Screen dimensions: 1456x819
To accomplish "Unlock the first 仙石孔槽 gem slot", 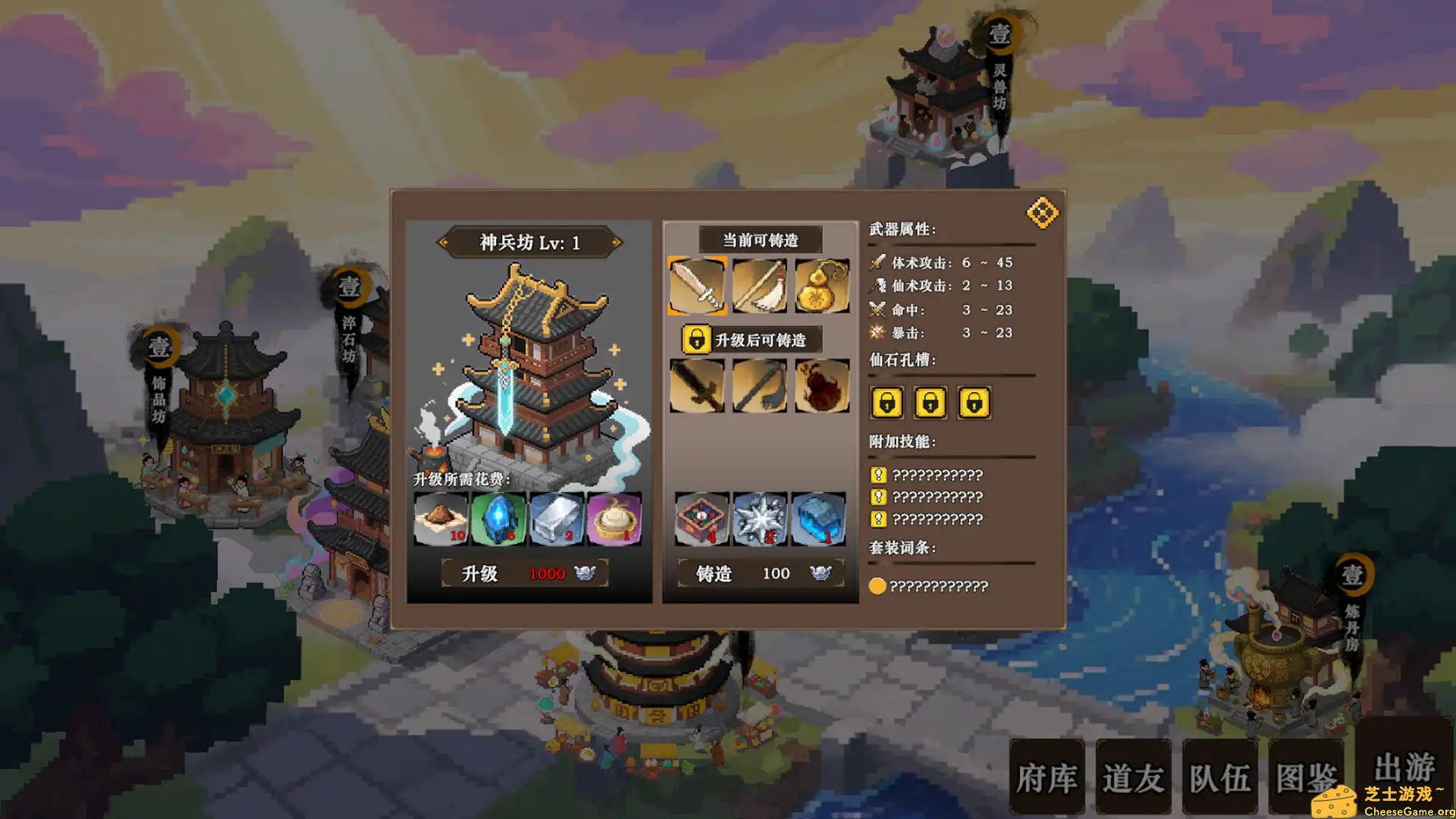I will tap(887, 403).
